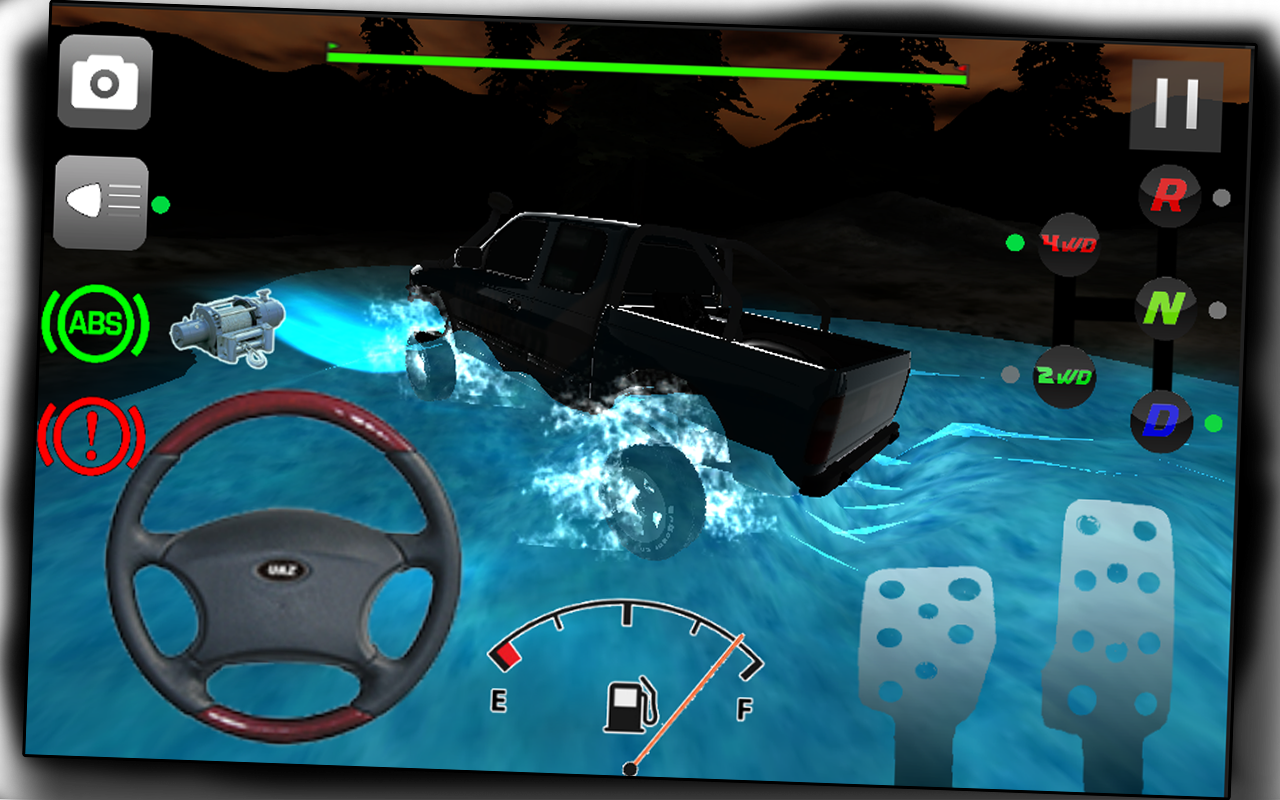Select Drive gear on the shifter
The height and width of the screenshot is (800, 1280).
(1161, 422)
